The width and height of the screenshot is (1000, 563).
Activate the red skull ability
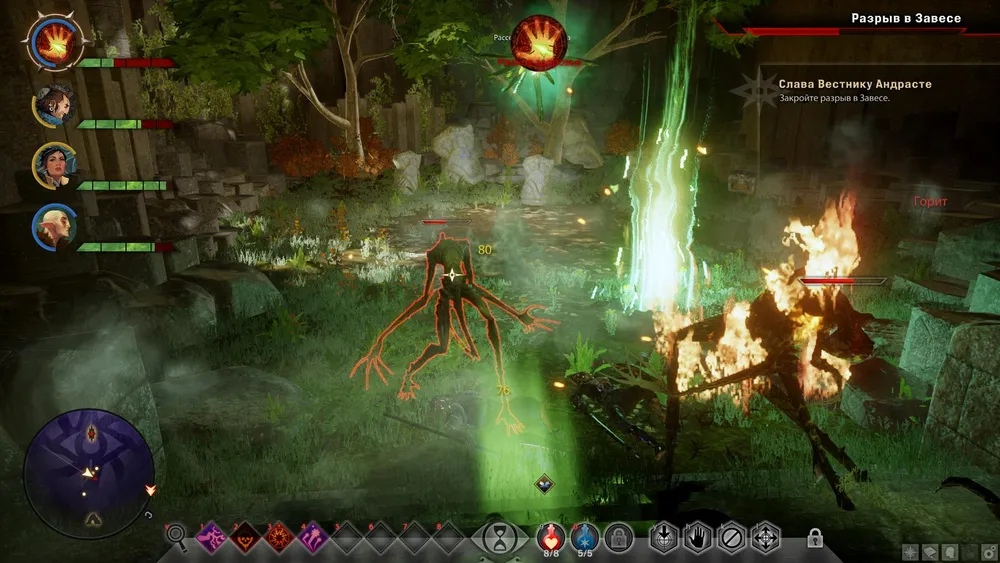click(245, 538)
